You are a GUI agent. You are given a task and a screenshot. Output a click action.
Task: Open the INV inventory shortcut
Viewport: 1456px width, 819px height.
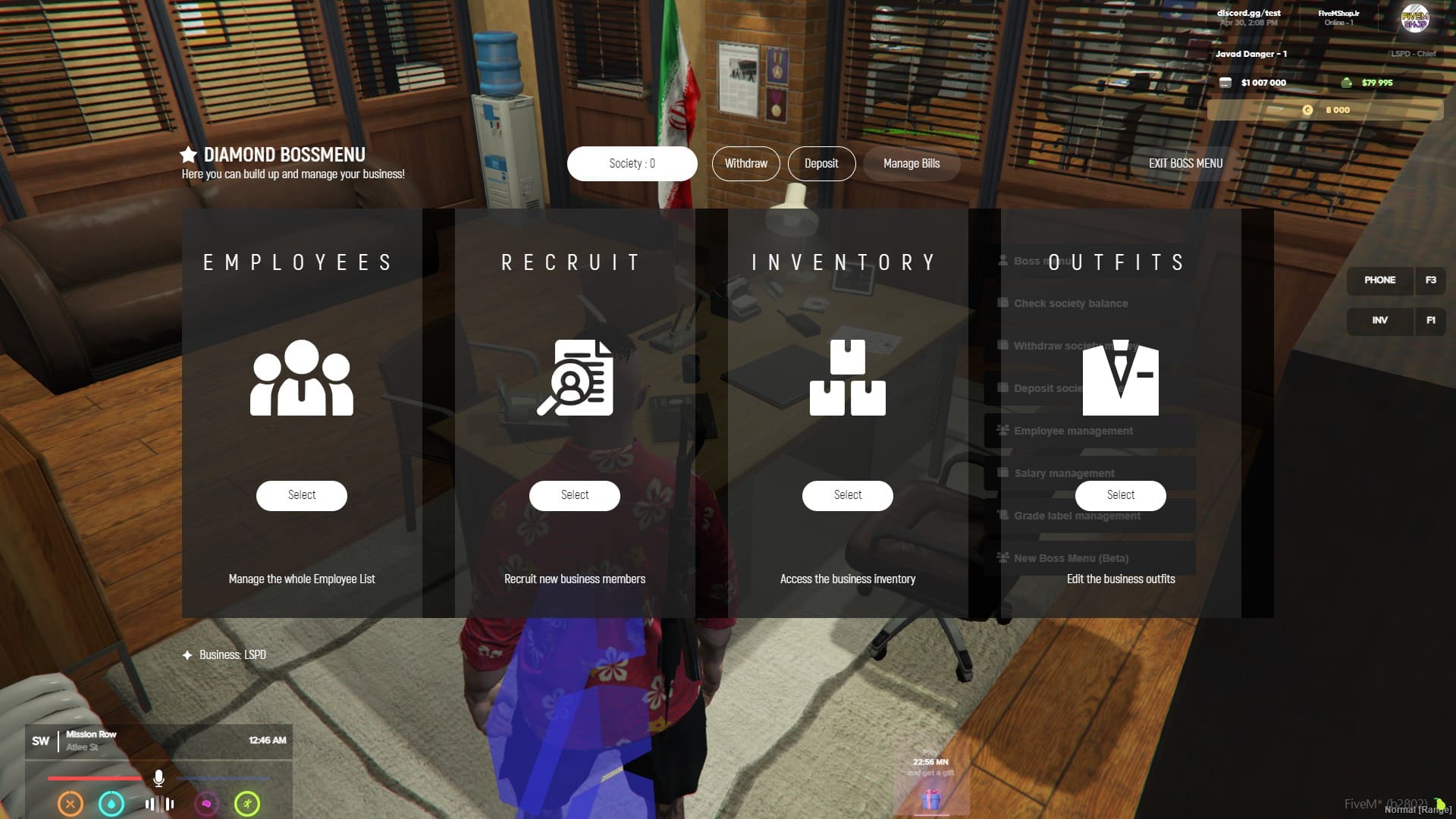pyautogui.click(x=1380, y=321)
